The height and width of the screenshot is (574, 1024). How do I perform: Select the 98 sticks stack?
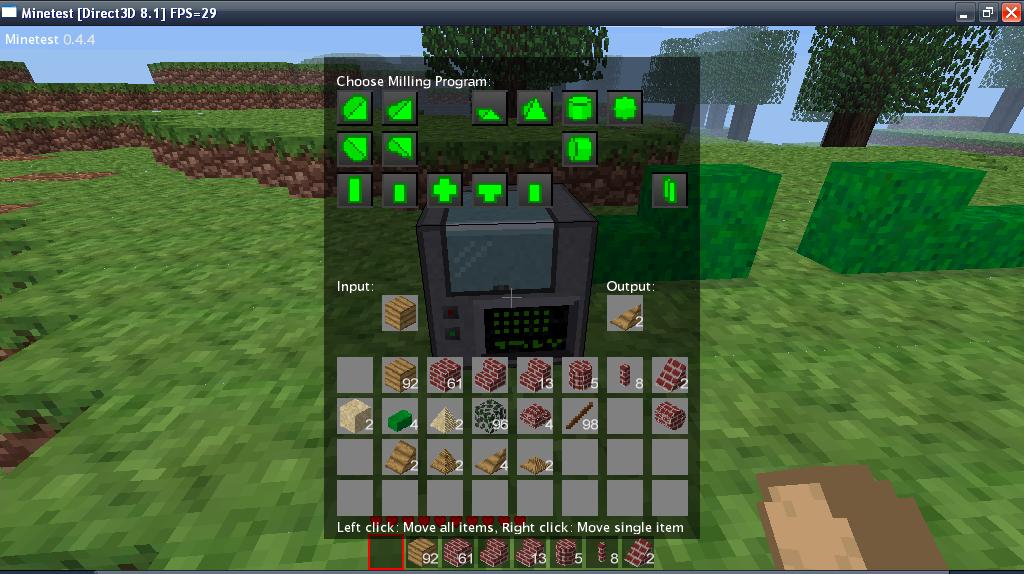click(x=580, y=415)
